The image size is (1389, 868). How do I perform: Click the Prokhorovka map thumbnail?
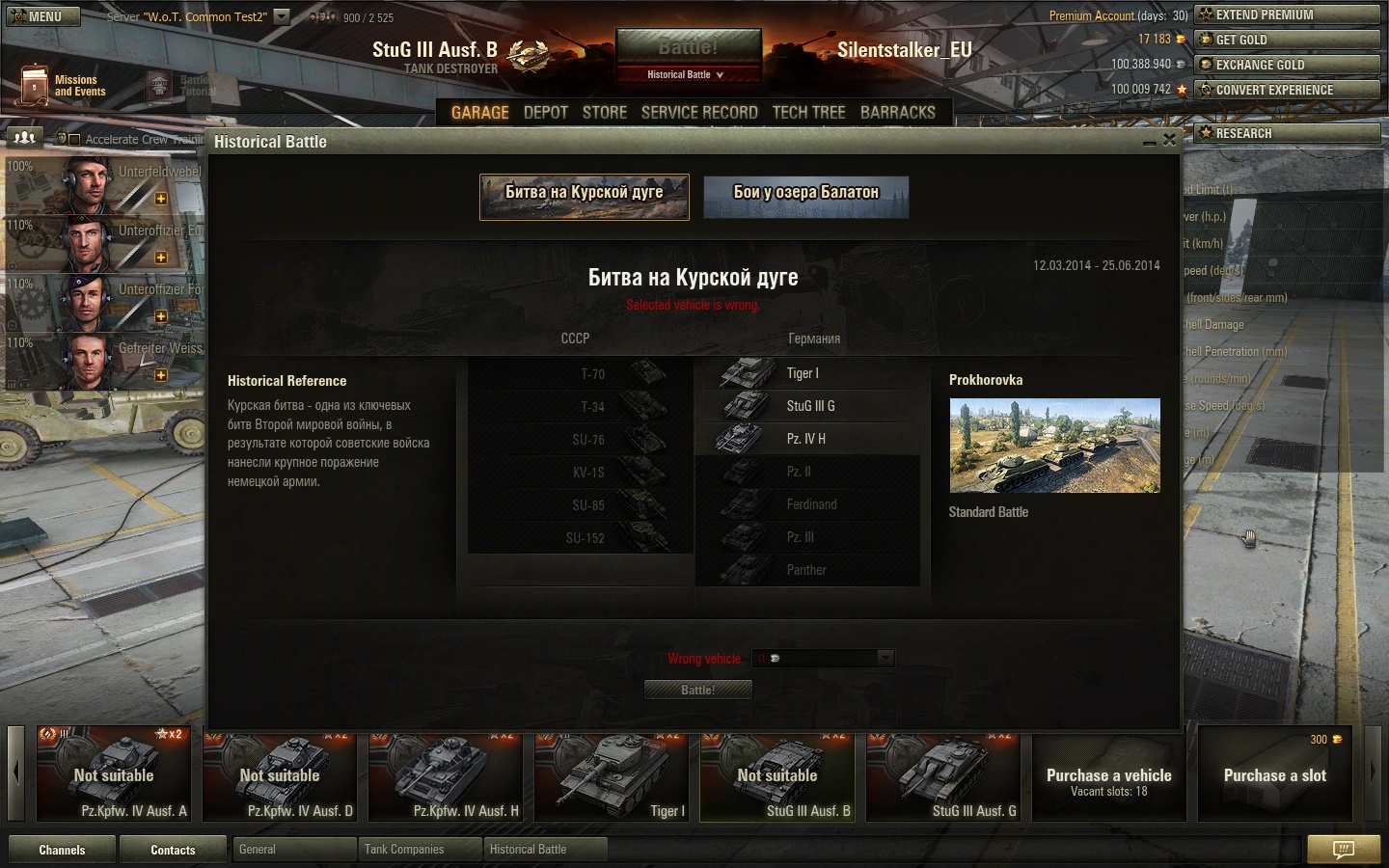click(x=1054, y=446)
